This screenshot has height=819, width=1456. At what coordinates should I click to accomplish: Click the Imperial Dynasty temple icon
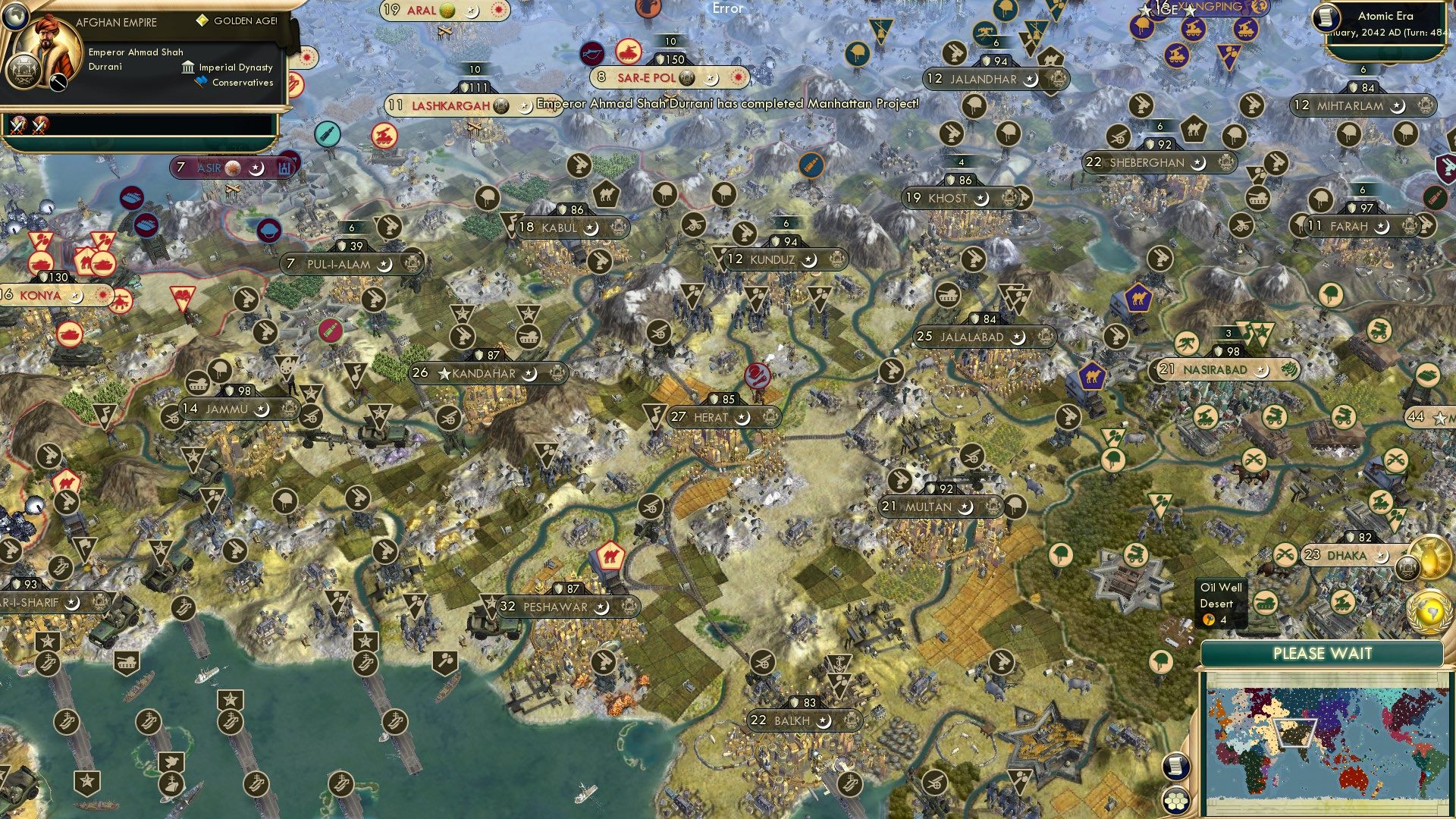click(x=188, y=67)
